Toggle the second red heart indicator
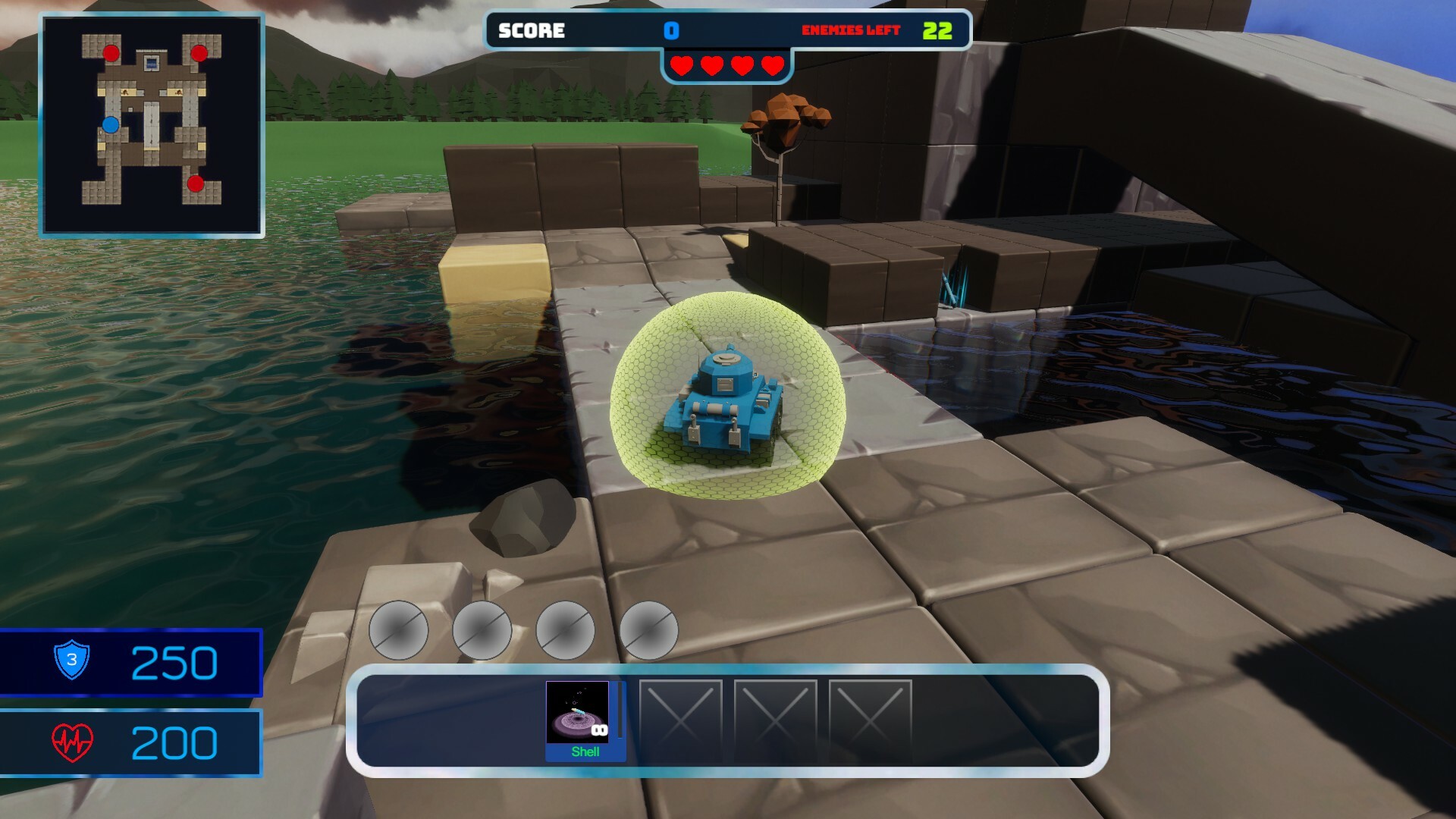Viewport: 1456px width, 819px height. (x=711, y=65)
